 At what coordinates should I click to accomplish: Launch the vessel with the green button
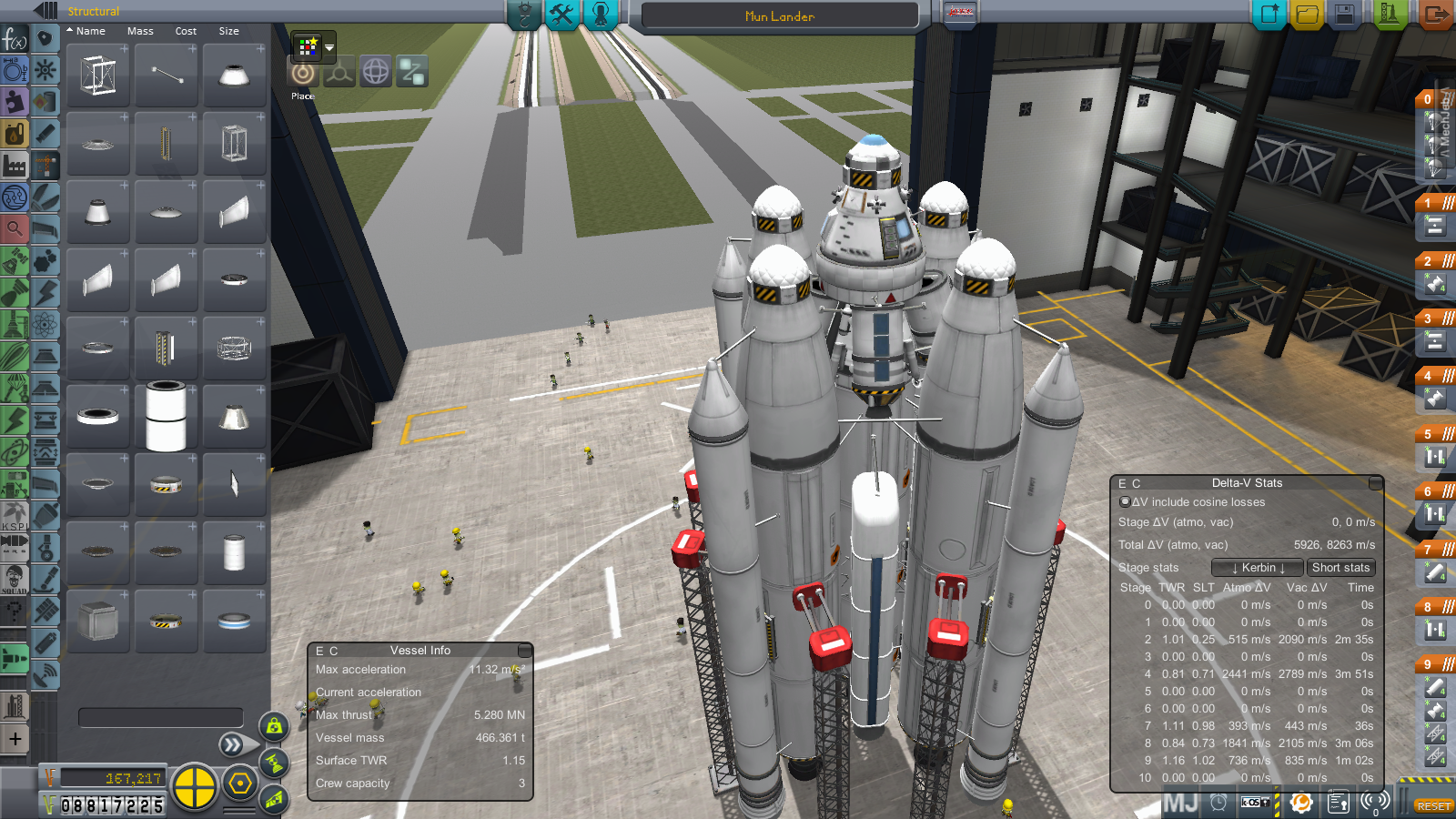pos(1389,15)
